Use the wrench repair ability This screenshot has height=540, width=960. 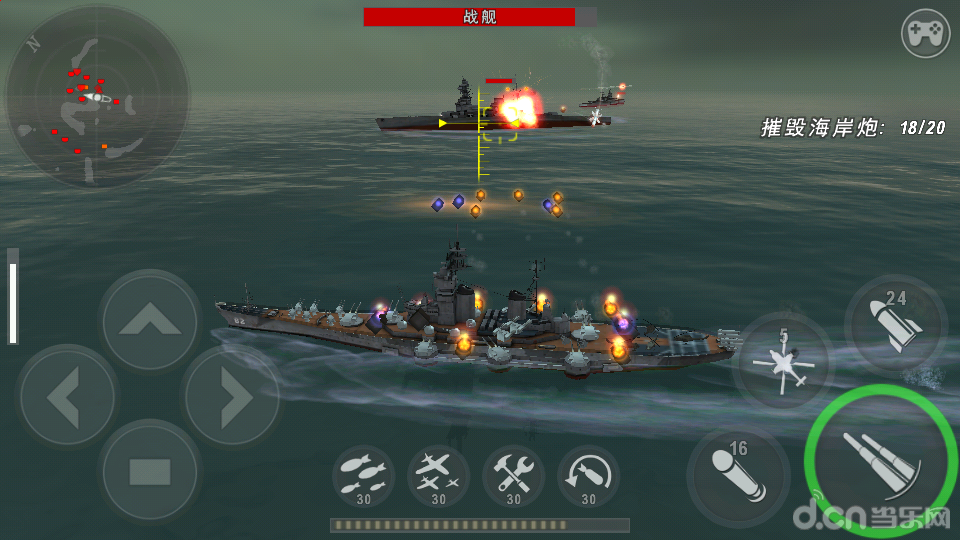coord(513,475)
